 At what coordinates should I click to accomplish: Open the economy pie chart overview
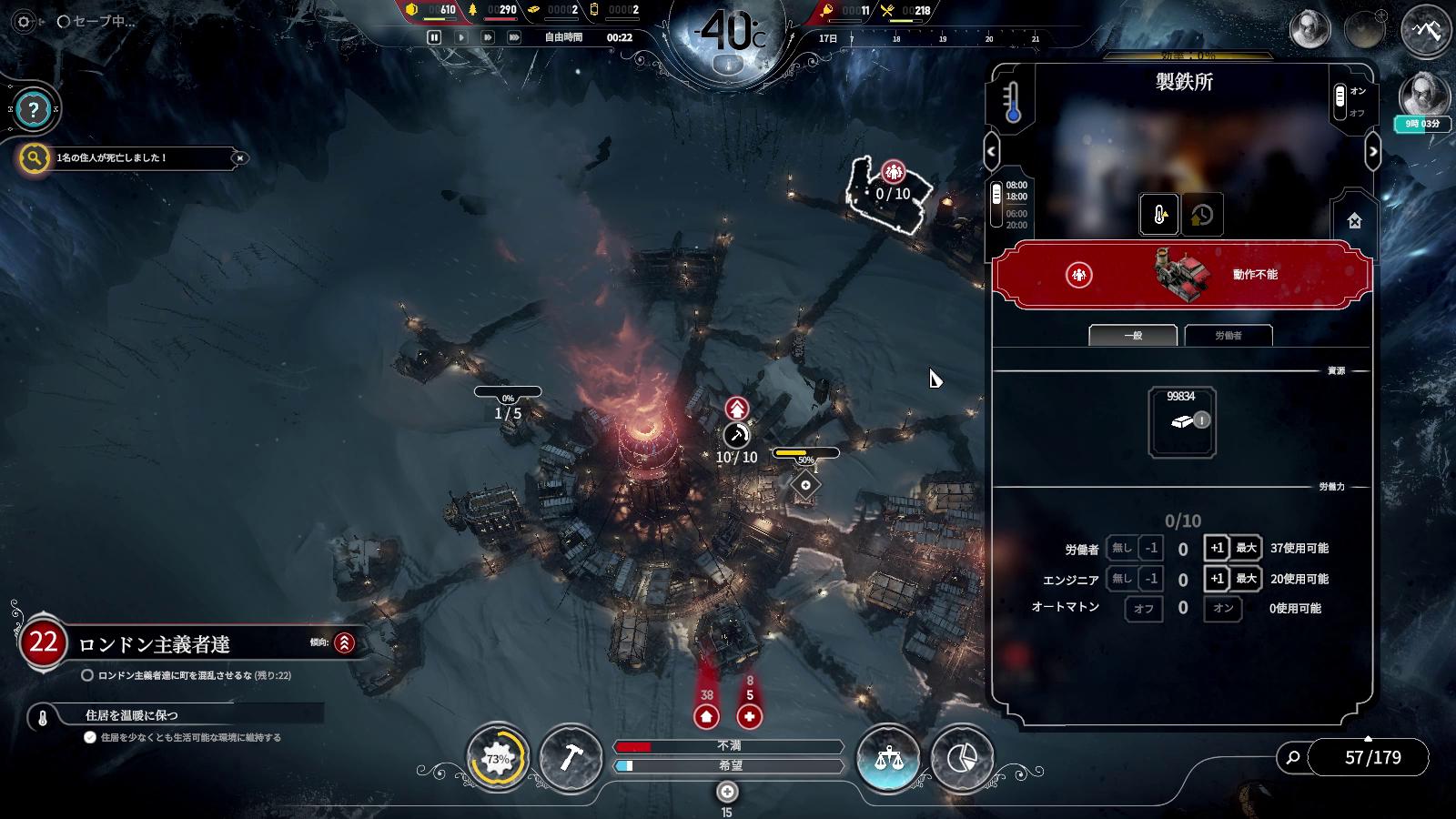962,757
